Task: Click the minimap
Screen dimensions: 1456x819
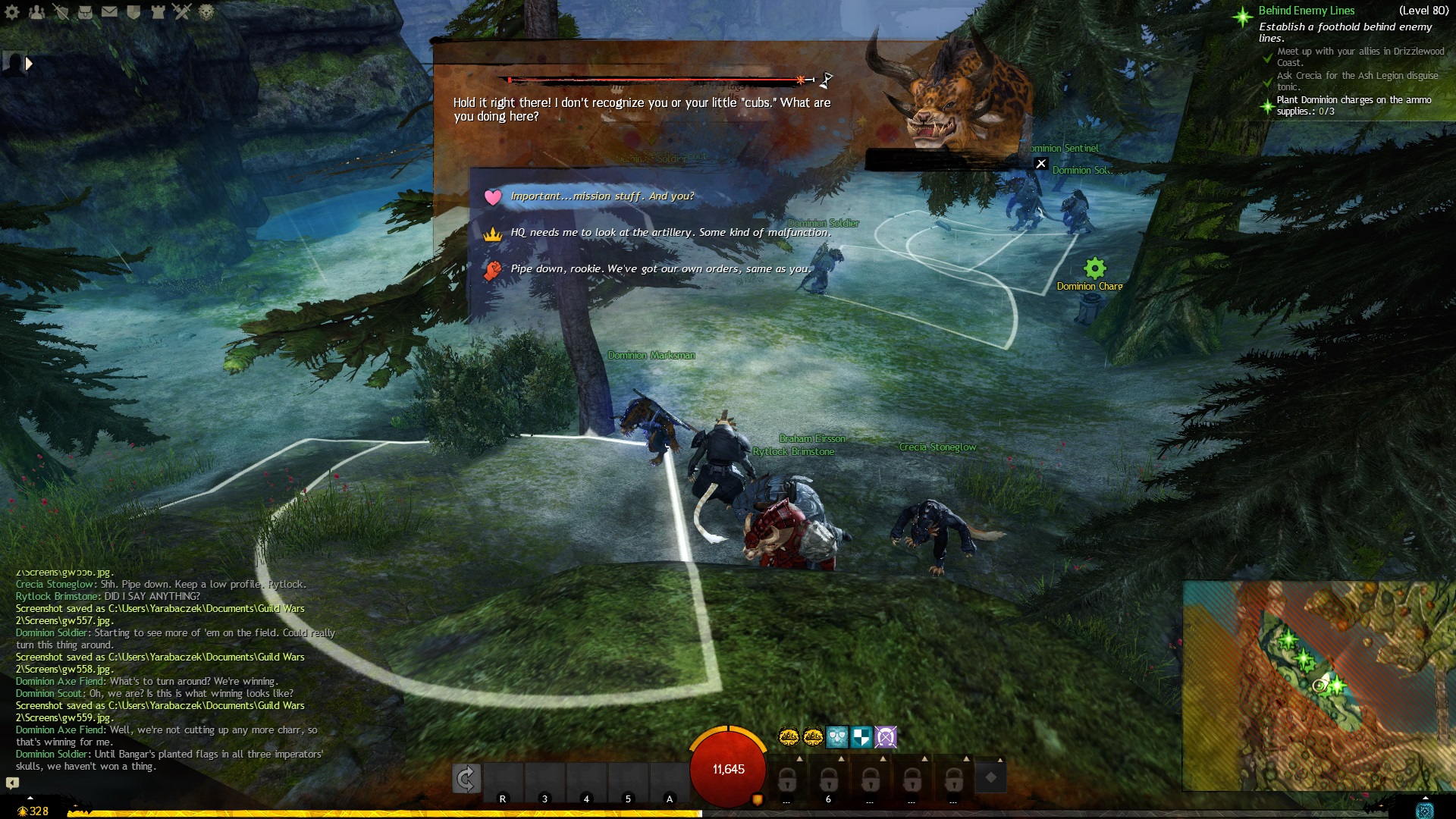Action: (x=1318, y=686)
